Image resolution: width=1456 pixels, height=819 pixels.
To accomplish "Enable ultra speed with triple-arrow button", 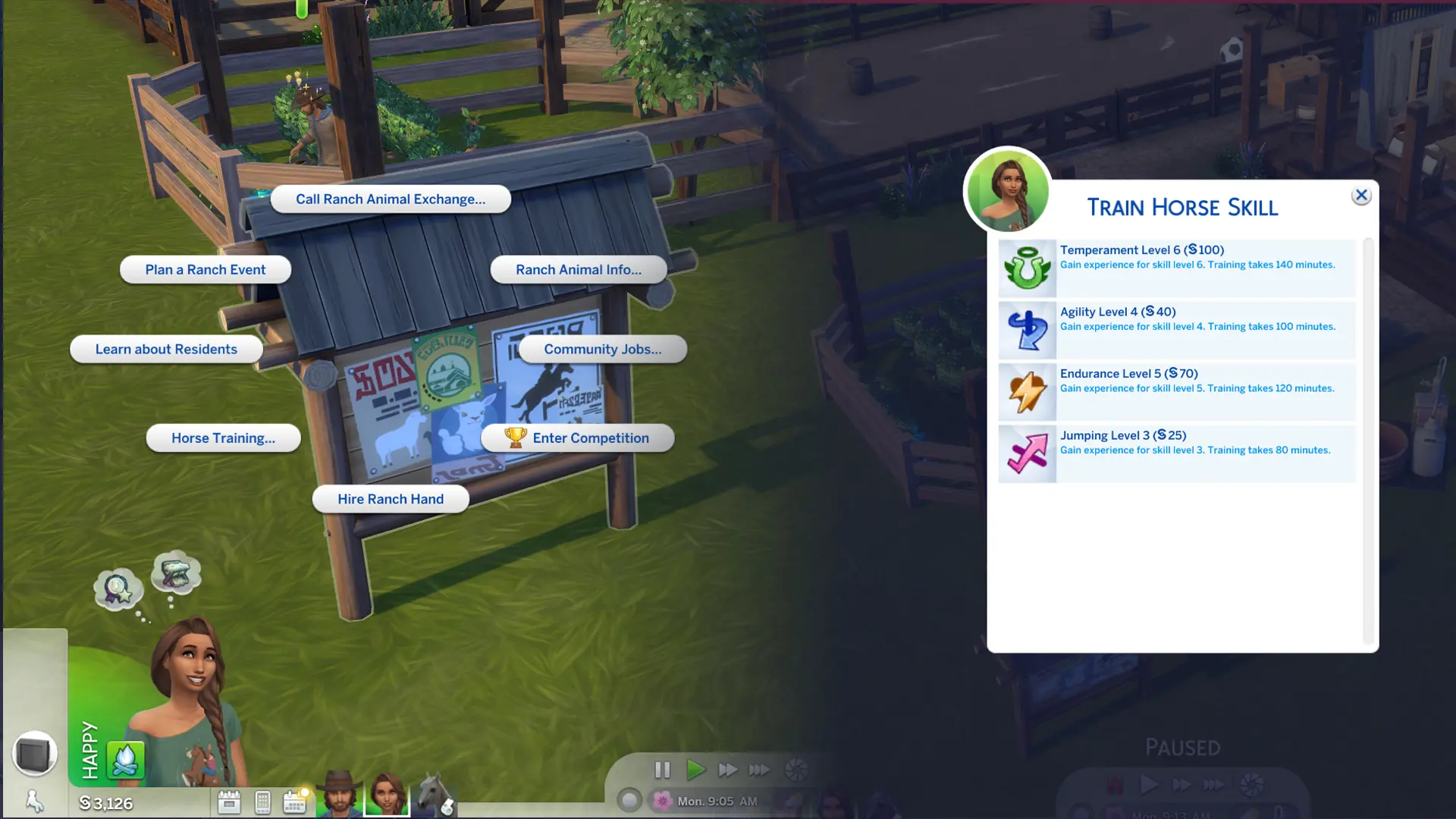I will pyautogui.click(x=758, y=770).
